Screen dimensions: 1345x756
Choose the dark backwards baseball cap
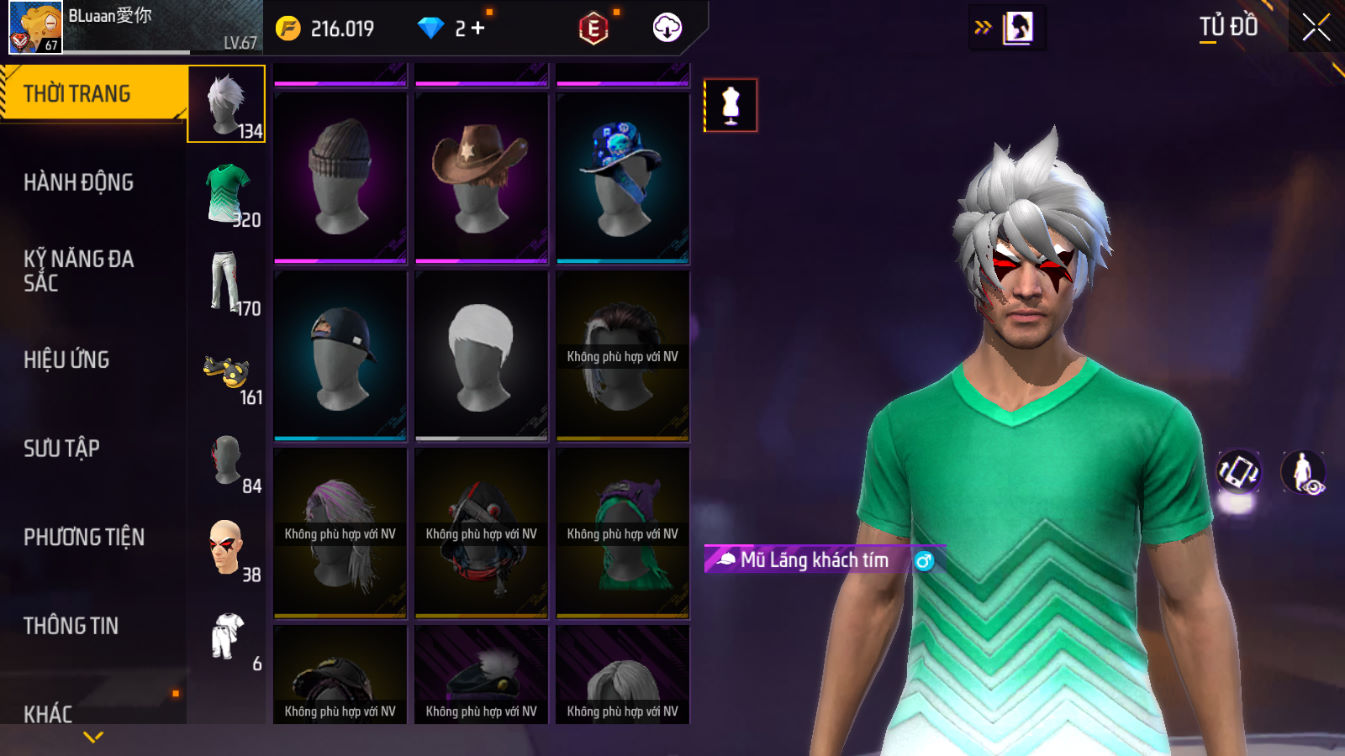pyautogui.click(x=340, y=355)
